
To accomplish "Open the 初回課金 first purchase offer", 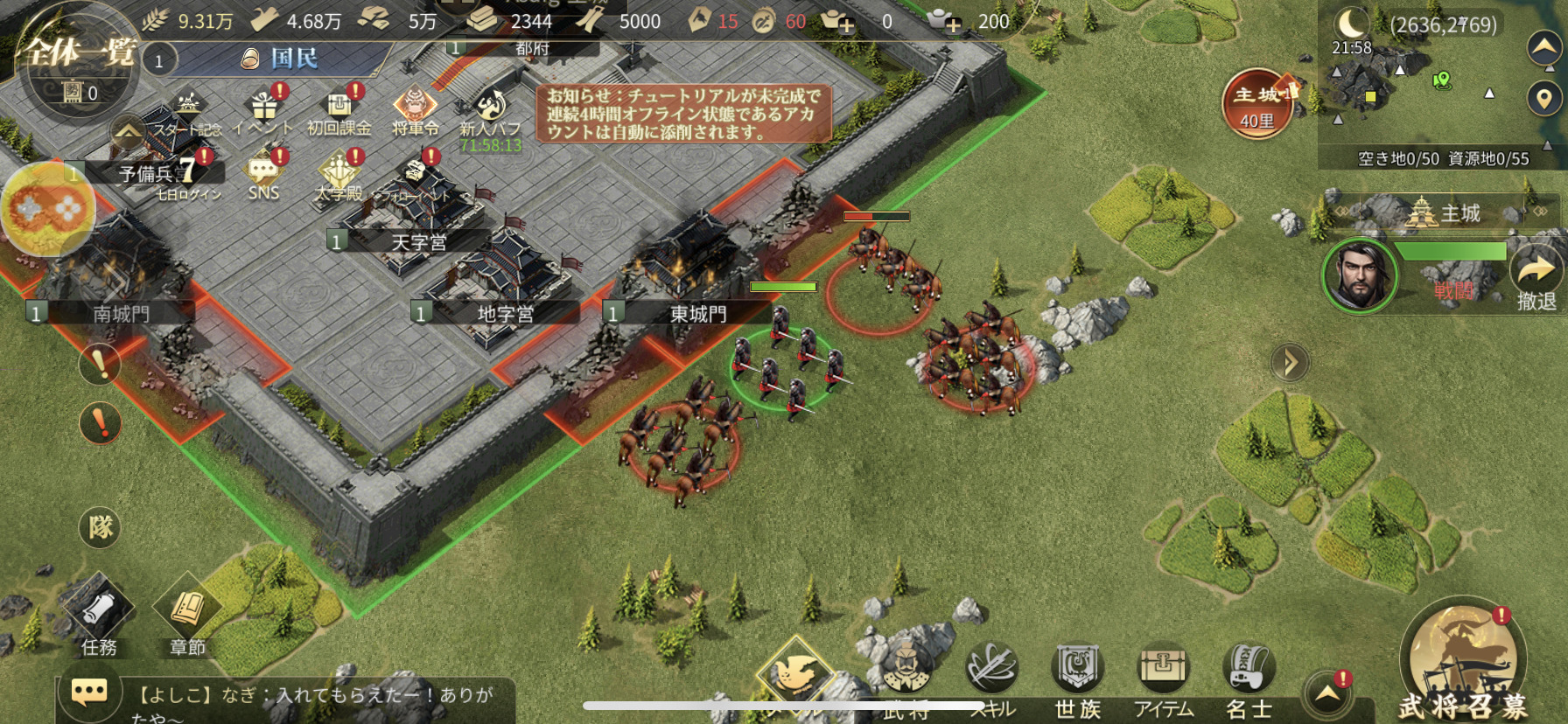I will coord(339,108).
